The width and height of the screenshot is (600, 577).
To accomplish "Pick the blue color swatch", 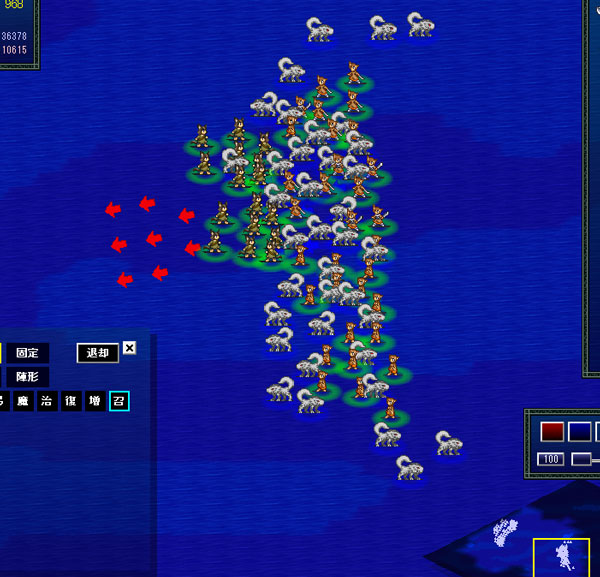I will [x=580, y=432].
